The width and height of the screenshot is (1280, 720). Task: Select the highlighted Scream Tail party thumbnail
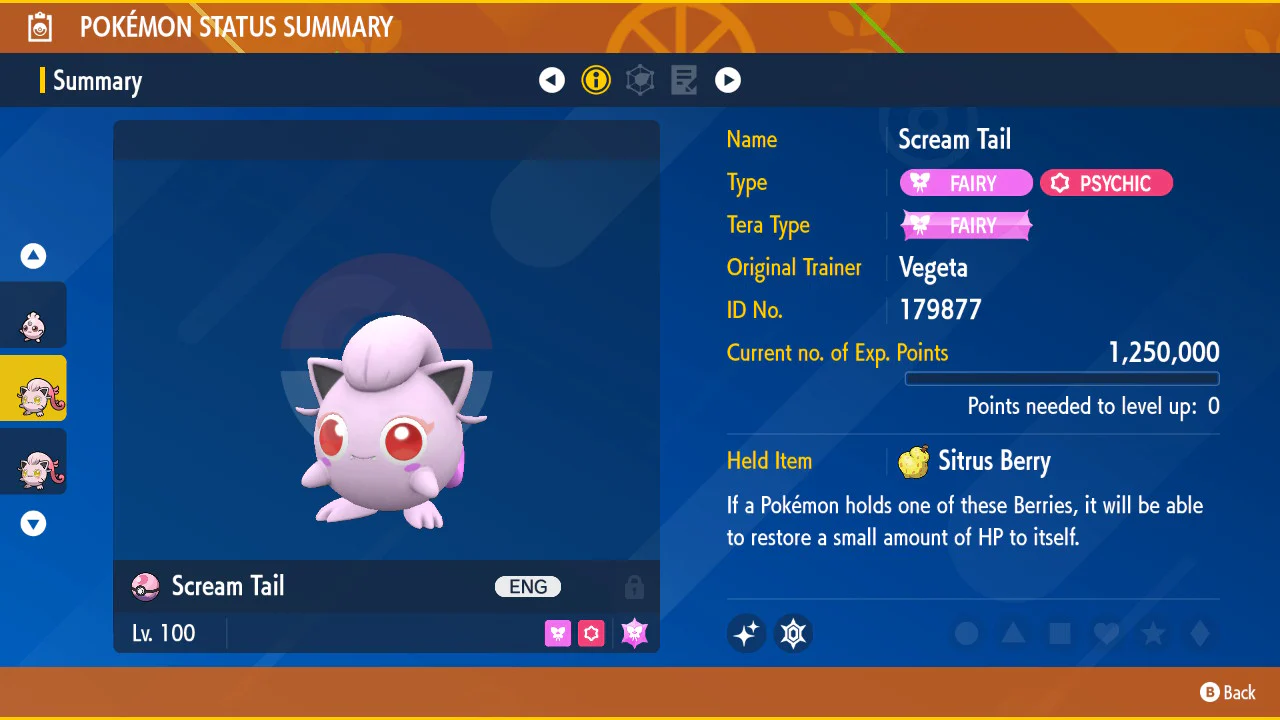[x=33, y=388]
